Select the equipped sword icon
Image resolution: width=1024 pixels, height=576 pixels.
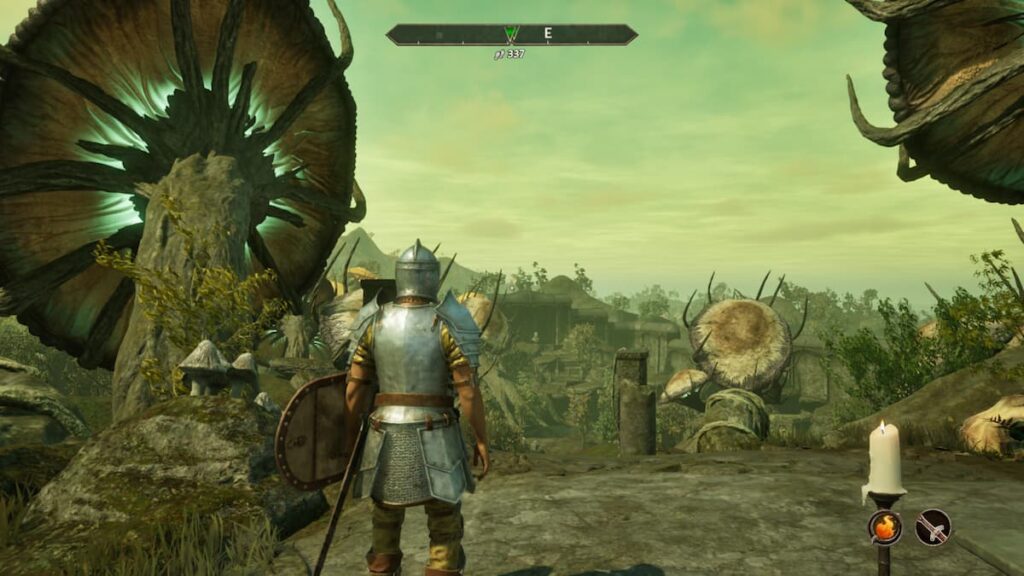pyautogui.click(x=933, y=526)
